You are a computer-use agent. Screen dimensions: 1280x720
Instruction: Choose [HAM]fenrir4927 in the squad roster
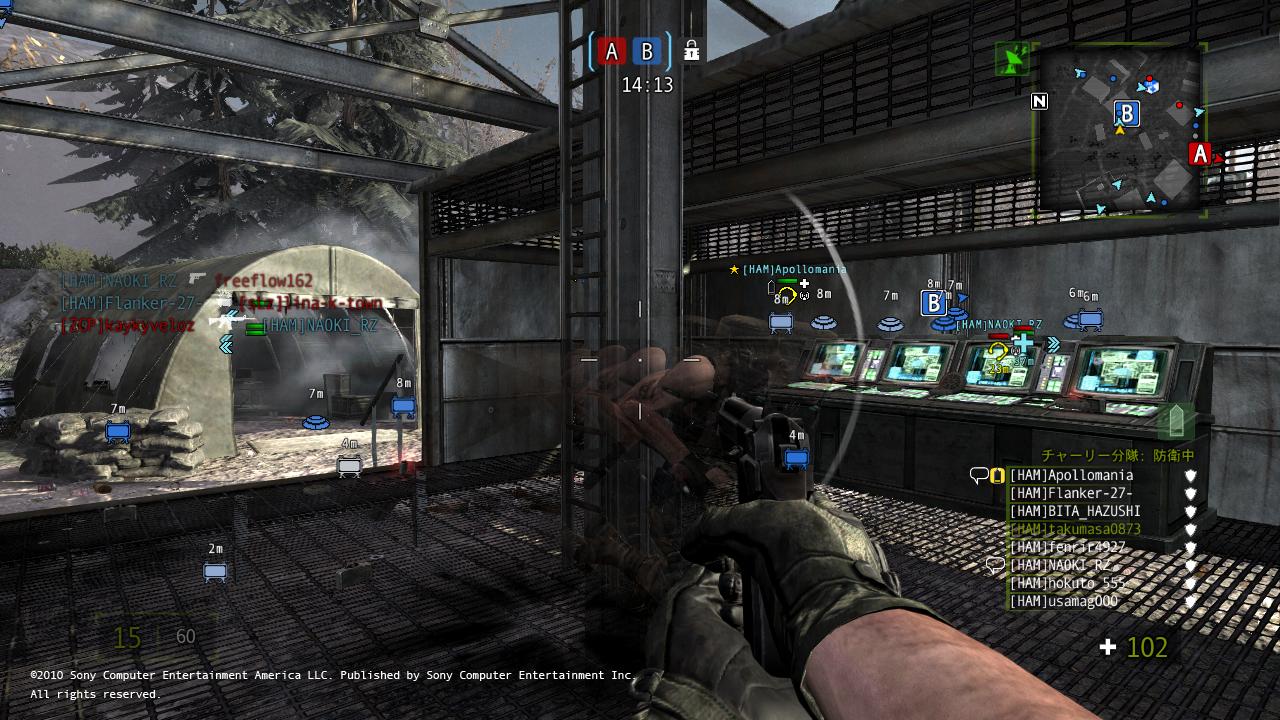click(x=1067, y=547)
